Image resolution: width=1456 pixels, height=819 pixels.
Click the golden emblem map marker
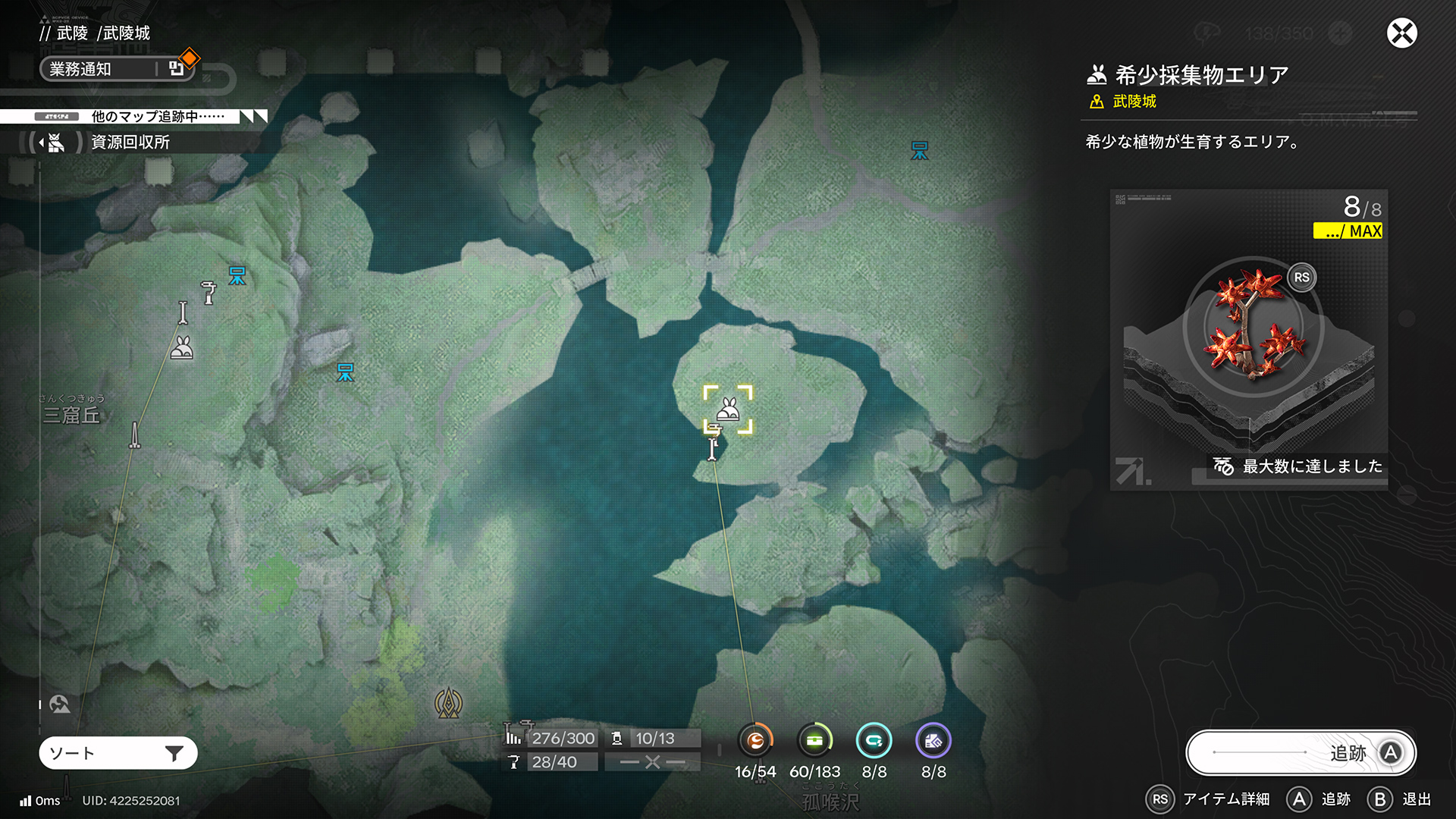pos(448,703)
